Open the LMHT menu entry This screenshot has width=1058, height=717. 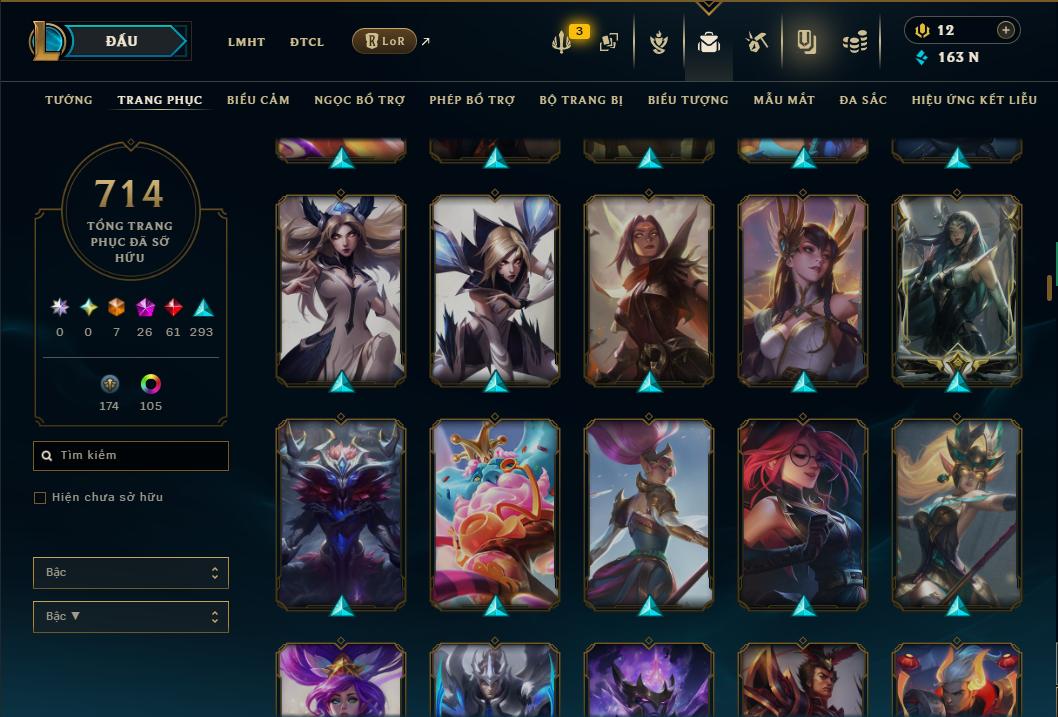point(246,42)
